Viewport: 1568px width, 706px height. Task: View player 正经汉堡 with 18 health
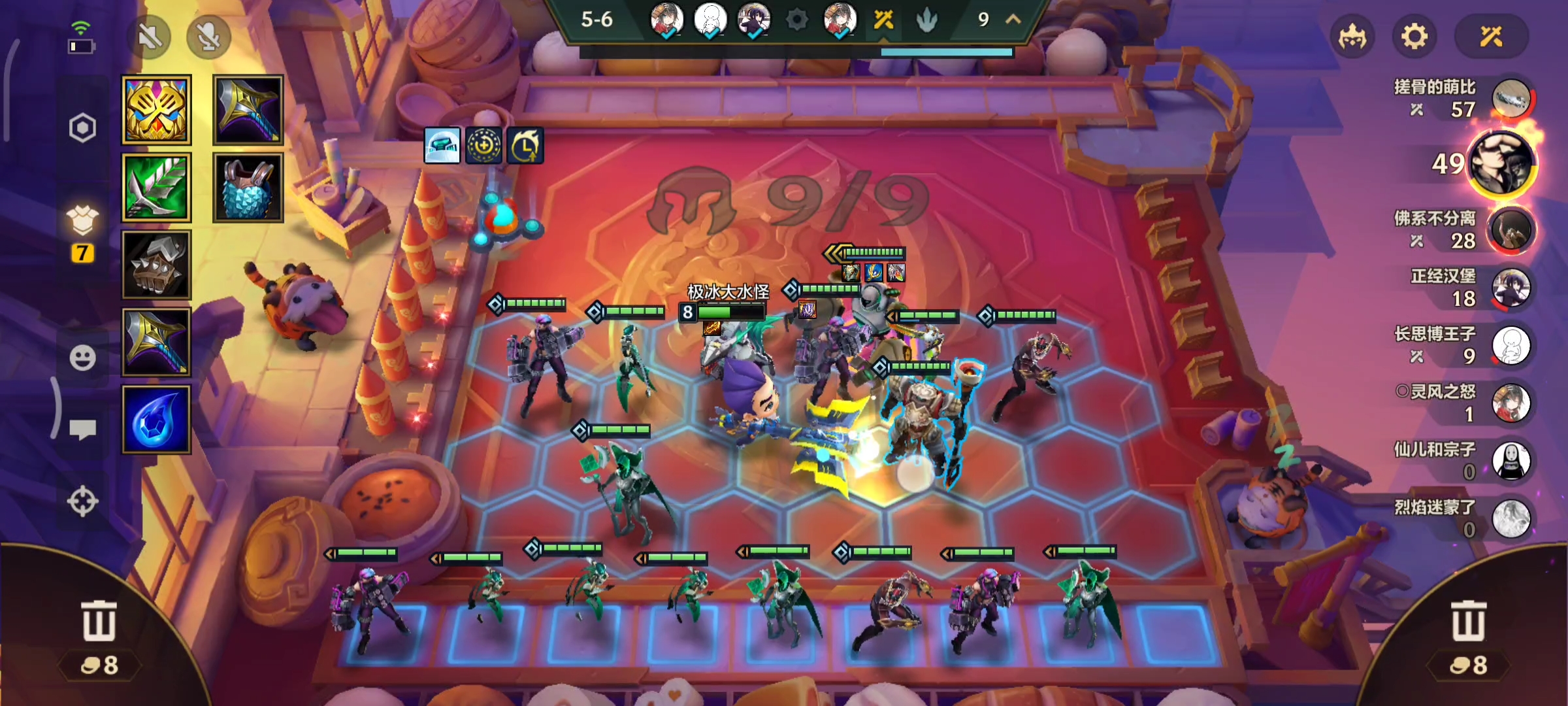[1511, 288]
